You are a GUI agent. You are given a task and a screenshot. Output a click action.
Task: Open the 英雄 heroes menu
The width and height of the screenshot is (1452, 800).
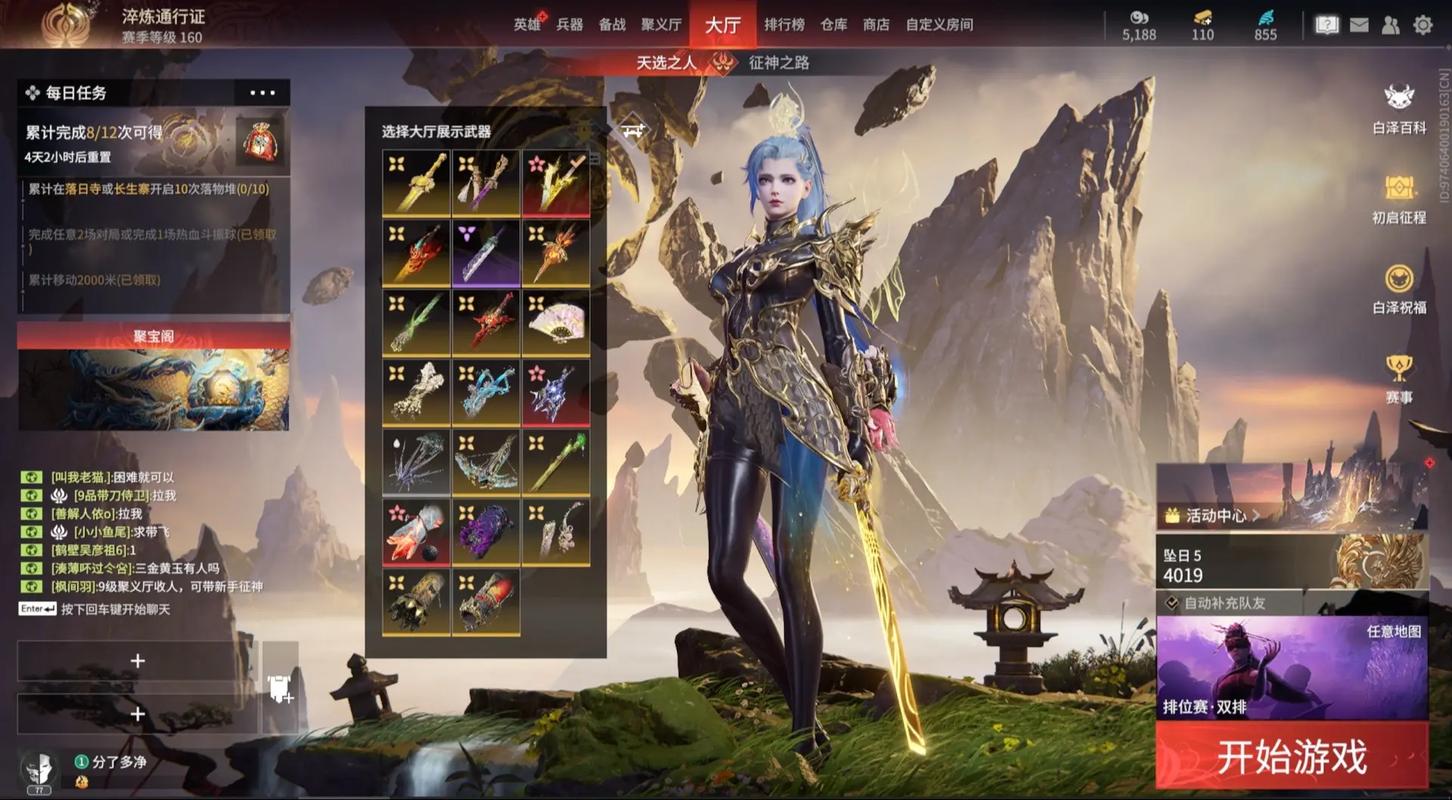click(x=527, y=25)
